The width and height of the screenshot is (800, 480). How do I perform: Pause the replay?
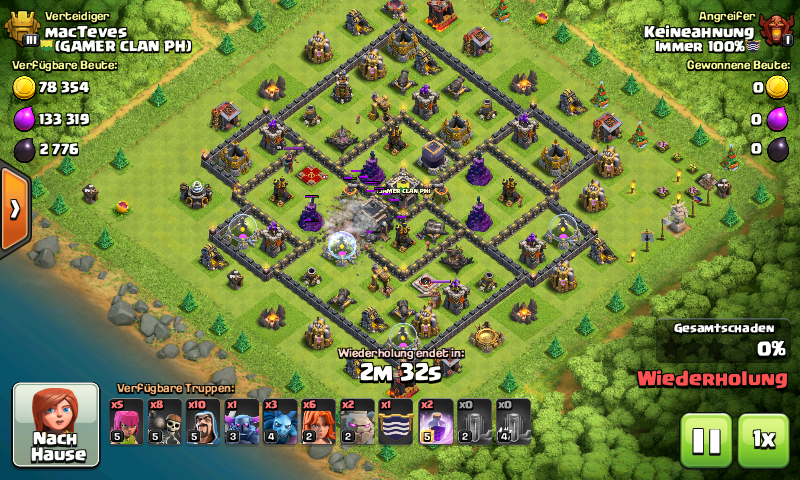pyautogui.click(x=706, y=440)
